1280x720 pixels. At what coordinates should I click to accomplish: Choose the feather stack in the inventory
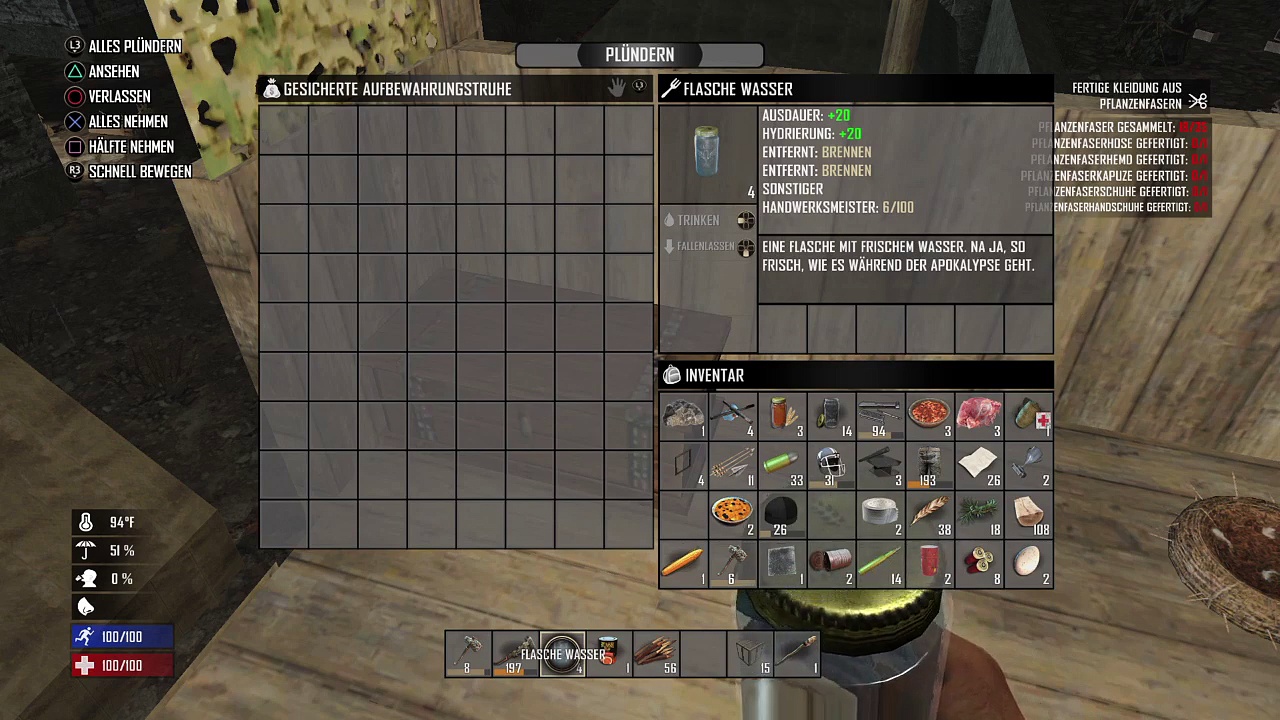tap(929, 513)
